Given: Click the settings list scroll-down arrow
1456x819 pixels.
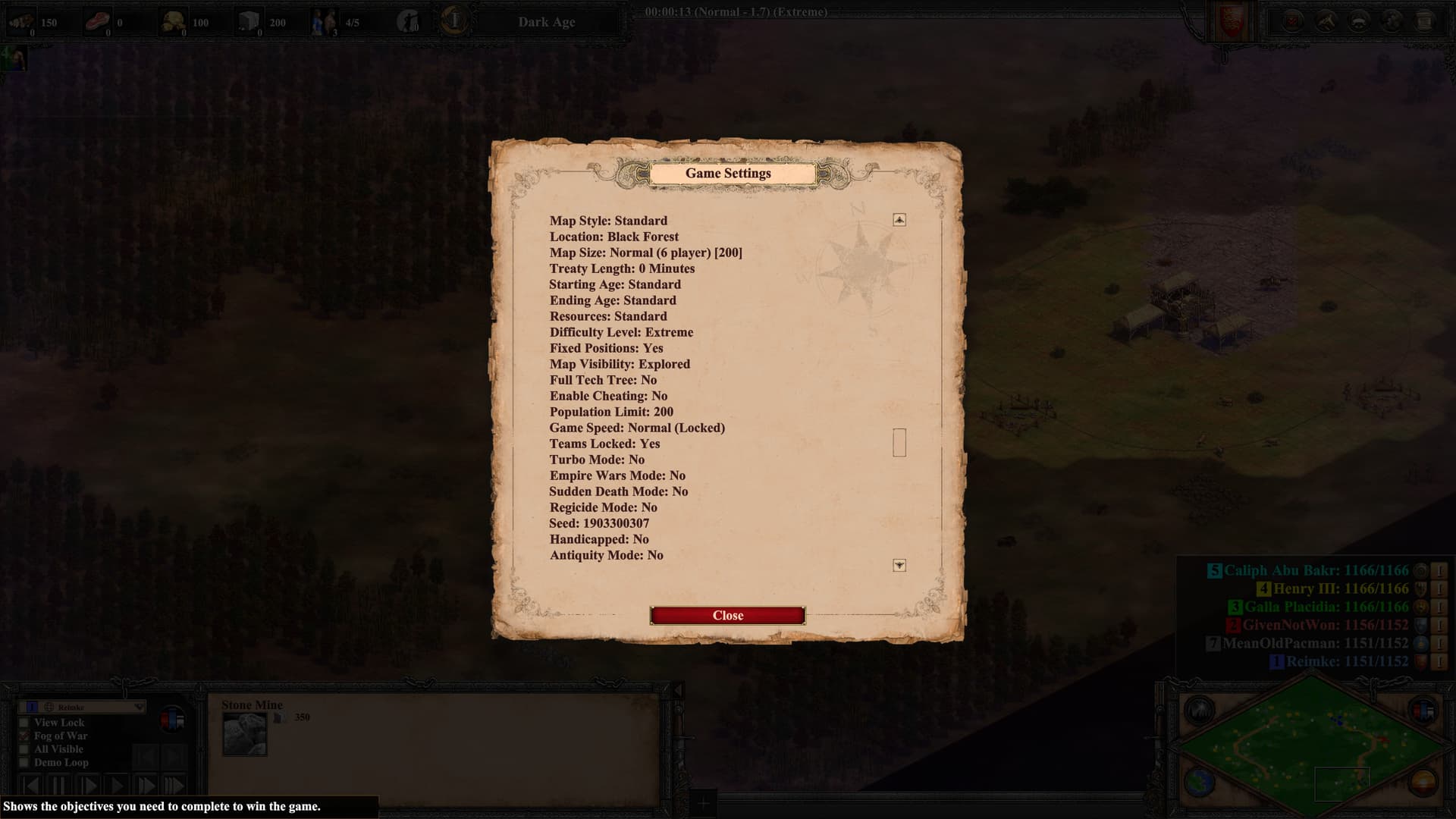Looking at the screenshot, I should point(899,566).
